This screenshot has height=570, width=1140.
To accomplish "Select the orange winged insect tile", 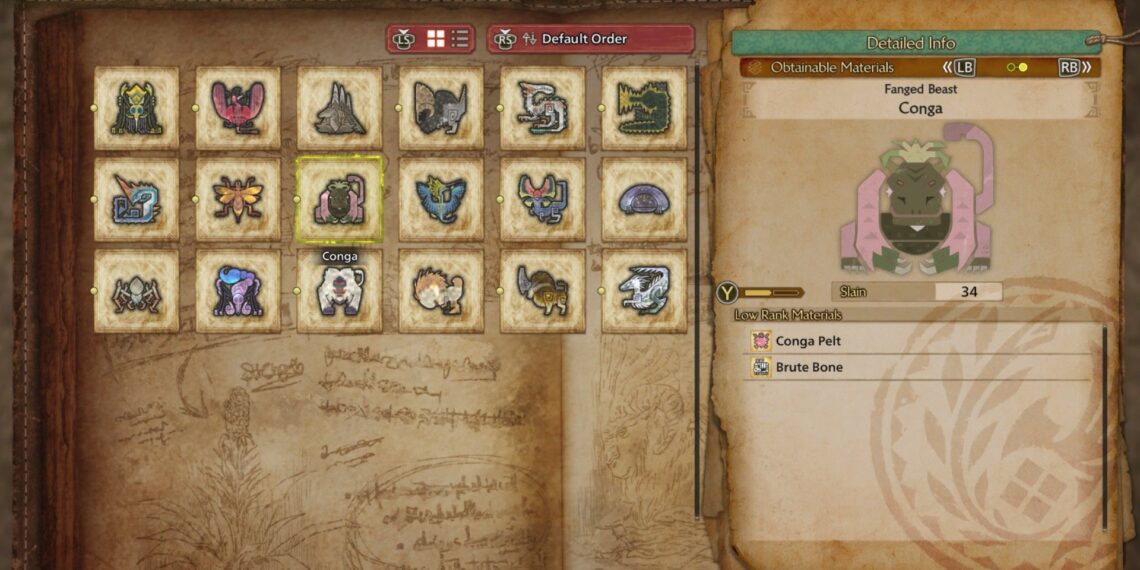I will (x=238, y=199).
